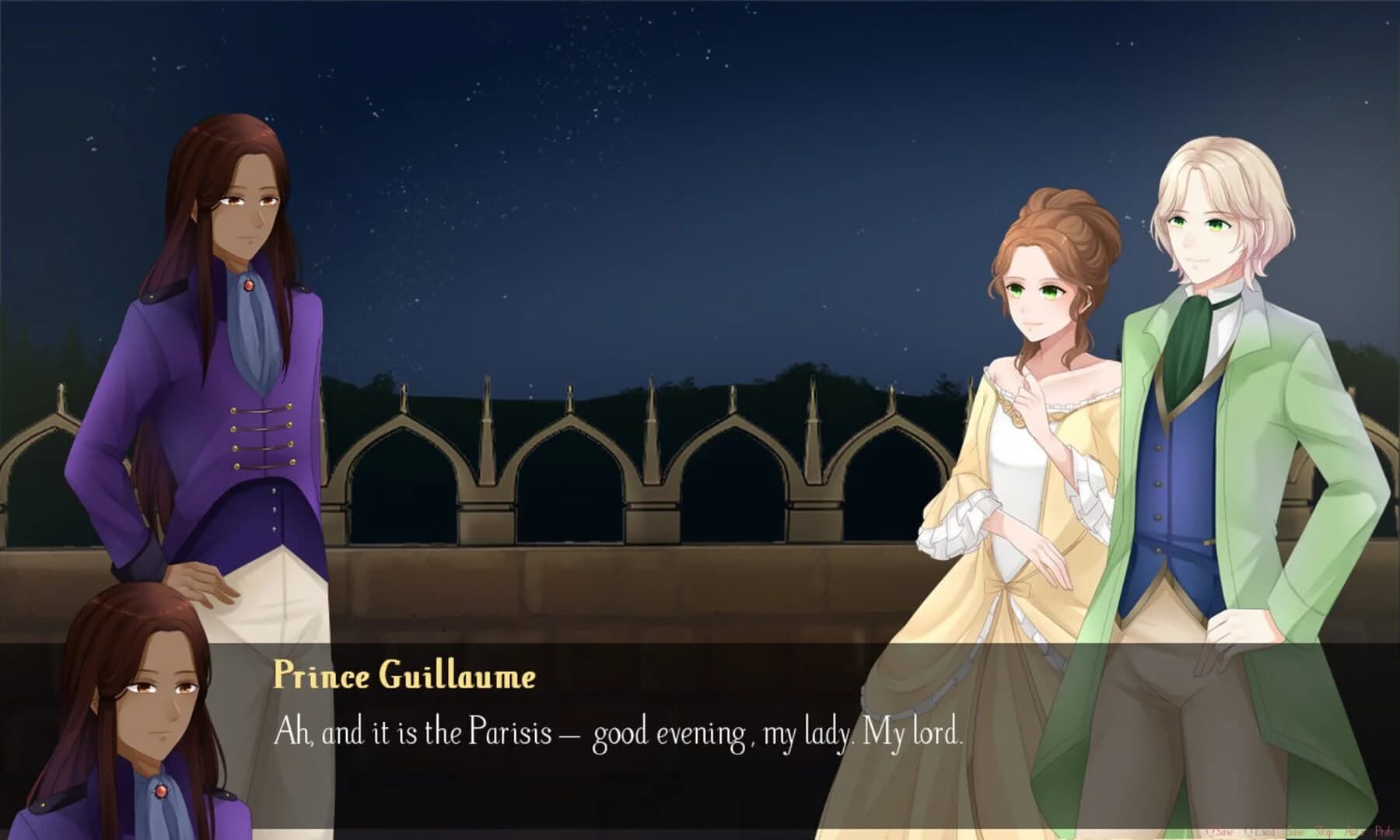Click Q.Load to restore last quicksave
1400x840 pixels.
1258,831
